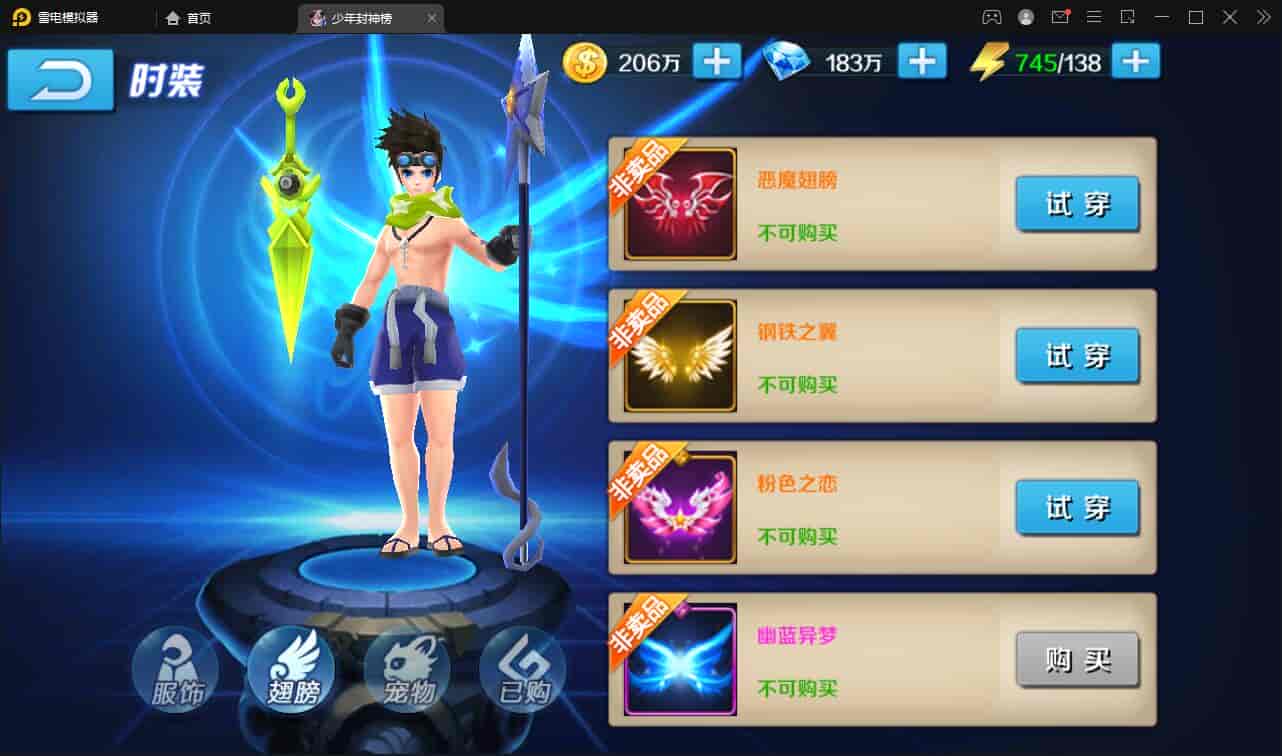1282x756 pixels.
Task: Switch to the 翅膀 wings tab
Action: (292, 668)
